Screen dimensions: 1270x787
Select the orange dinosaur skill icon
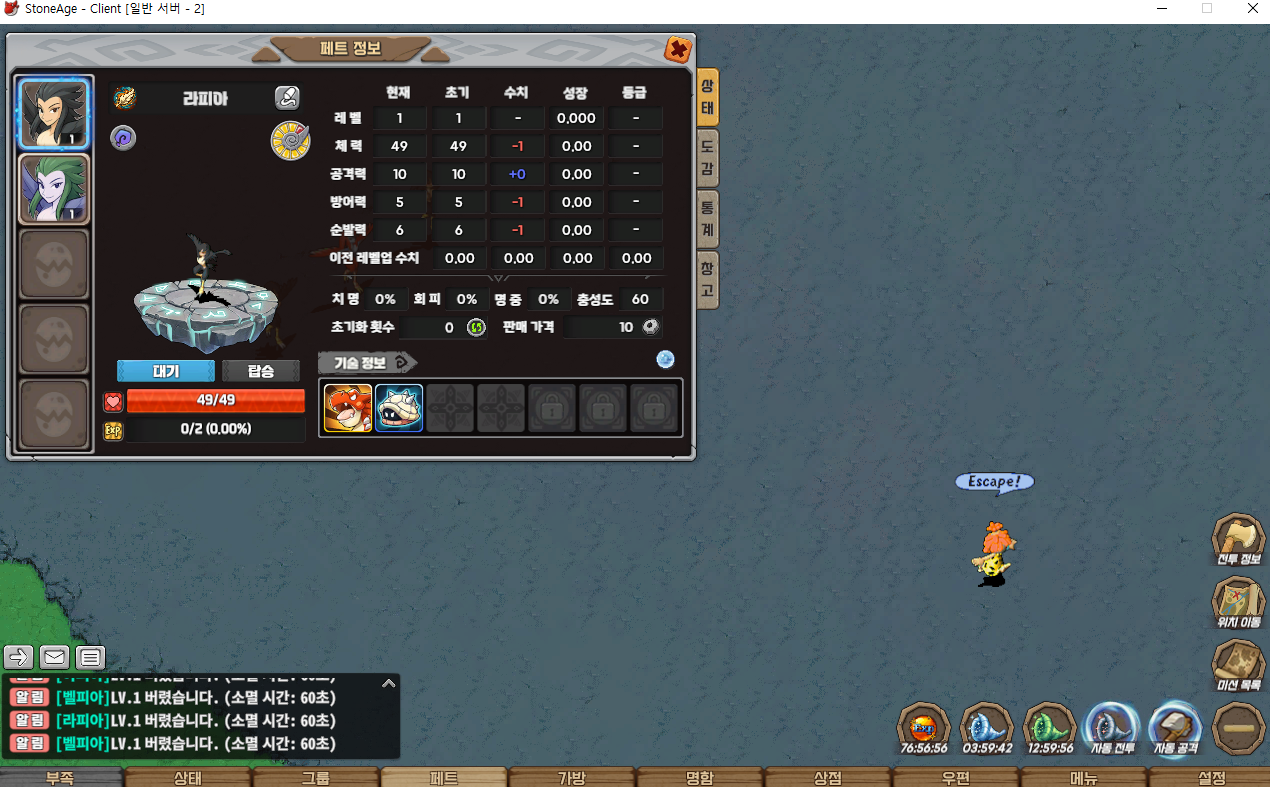pyautogui.click(x=348, y=408)
